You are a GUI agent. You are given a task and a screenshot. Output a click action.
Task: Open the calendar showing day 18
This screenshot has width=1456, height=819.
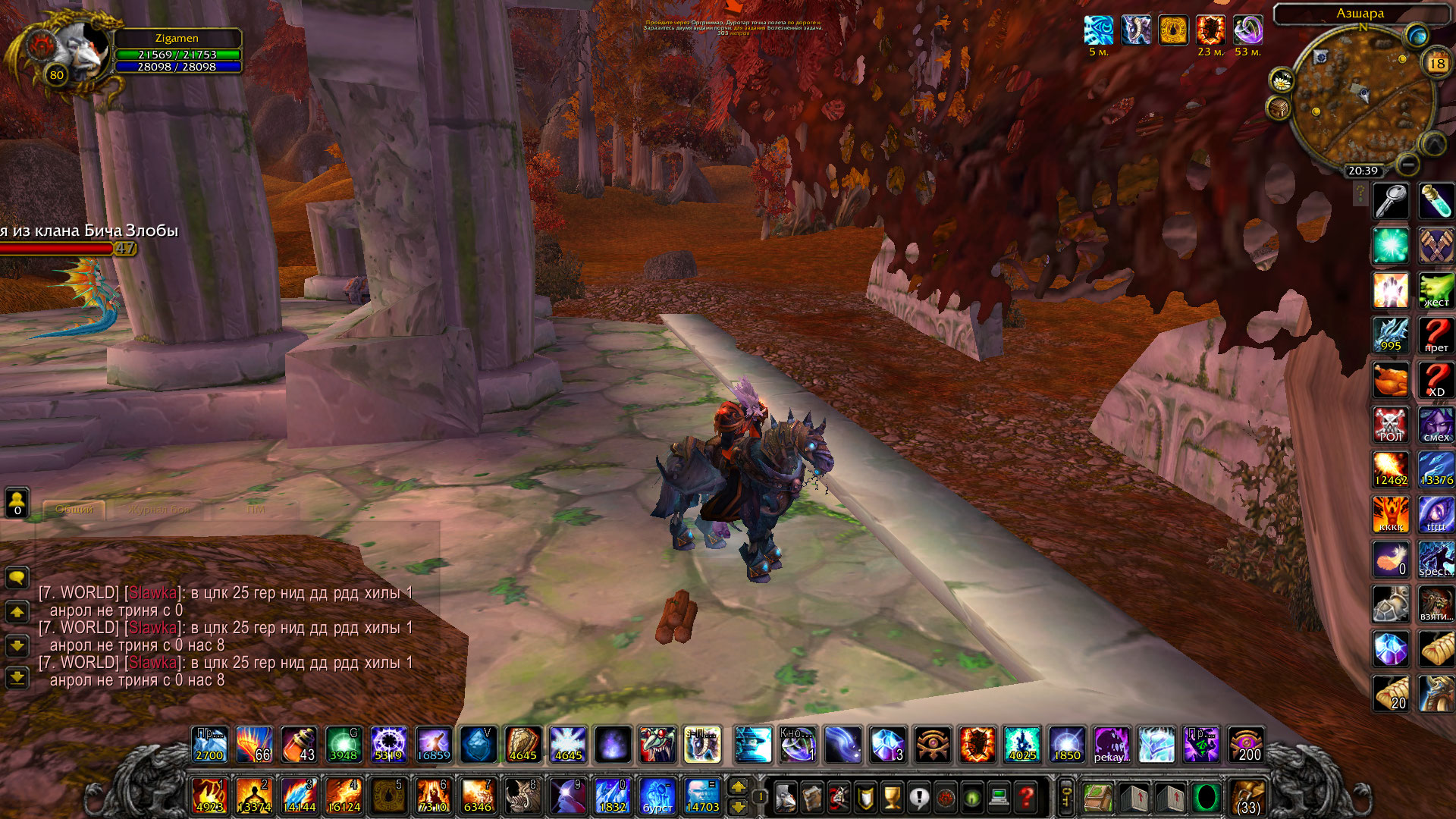coord(1436,64)
